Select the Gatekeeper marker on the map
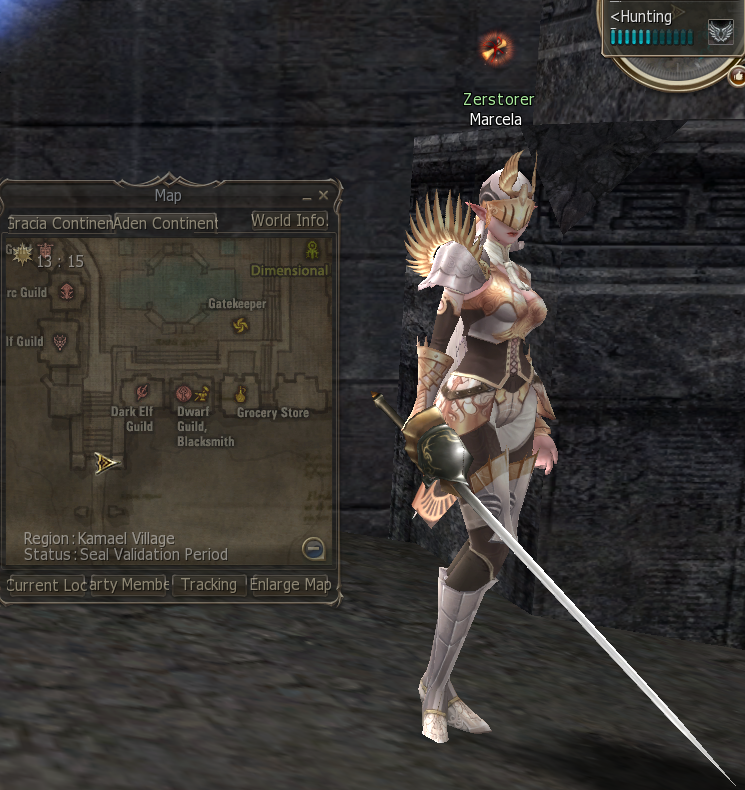 pos(239,324)
